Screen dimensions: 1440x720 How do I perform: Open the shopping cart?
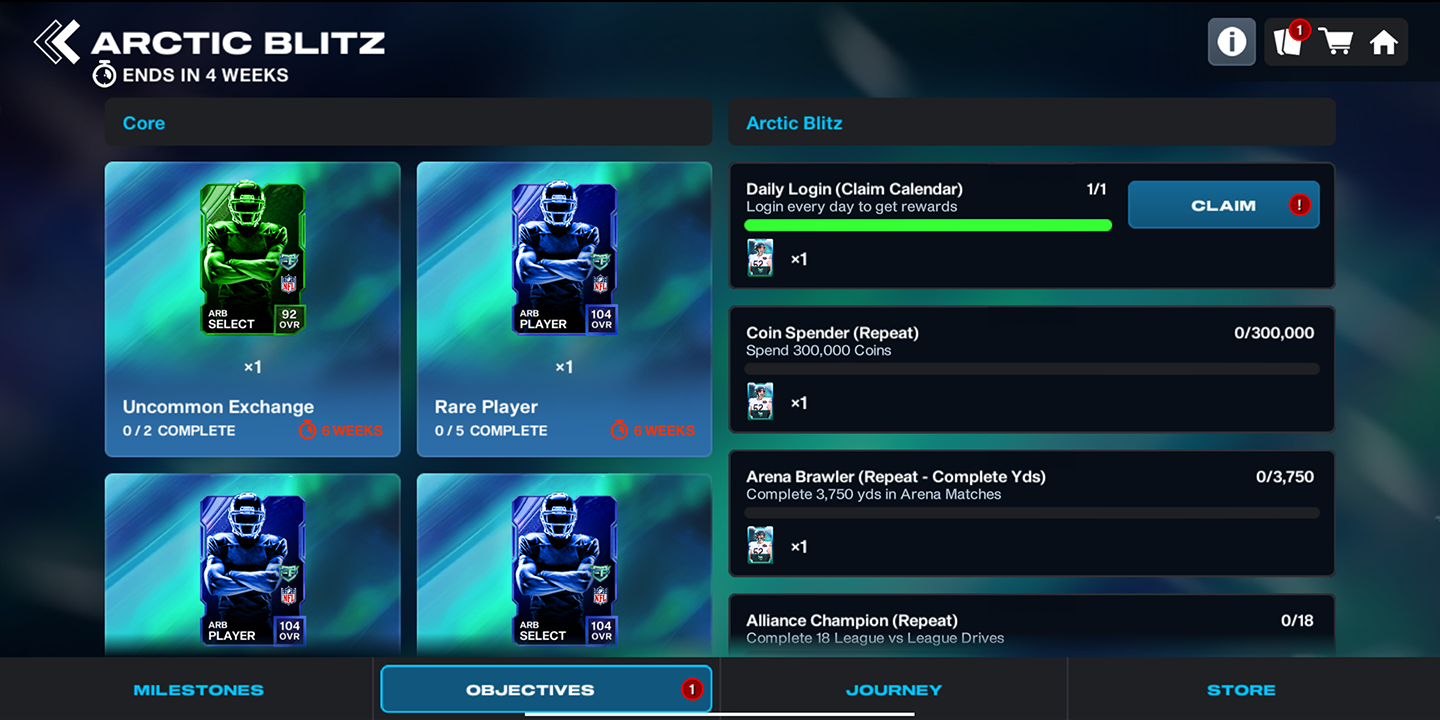point(1337,41)
